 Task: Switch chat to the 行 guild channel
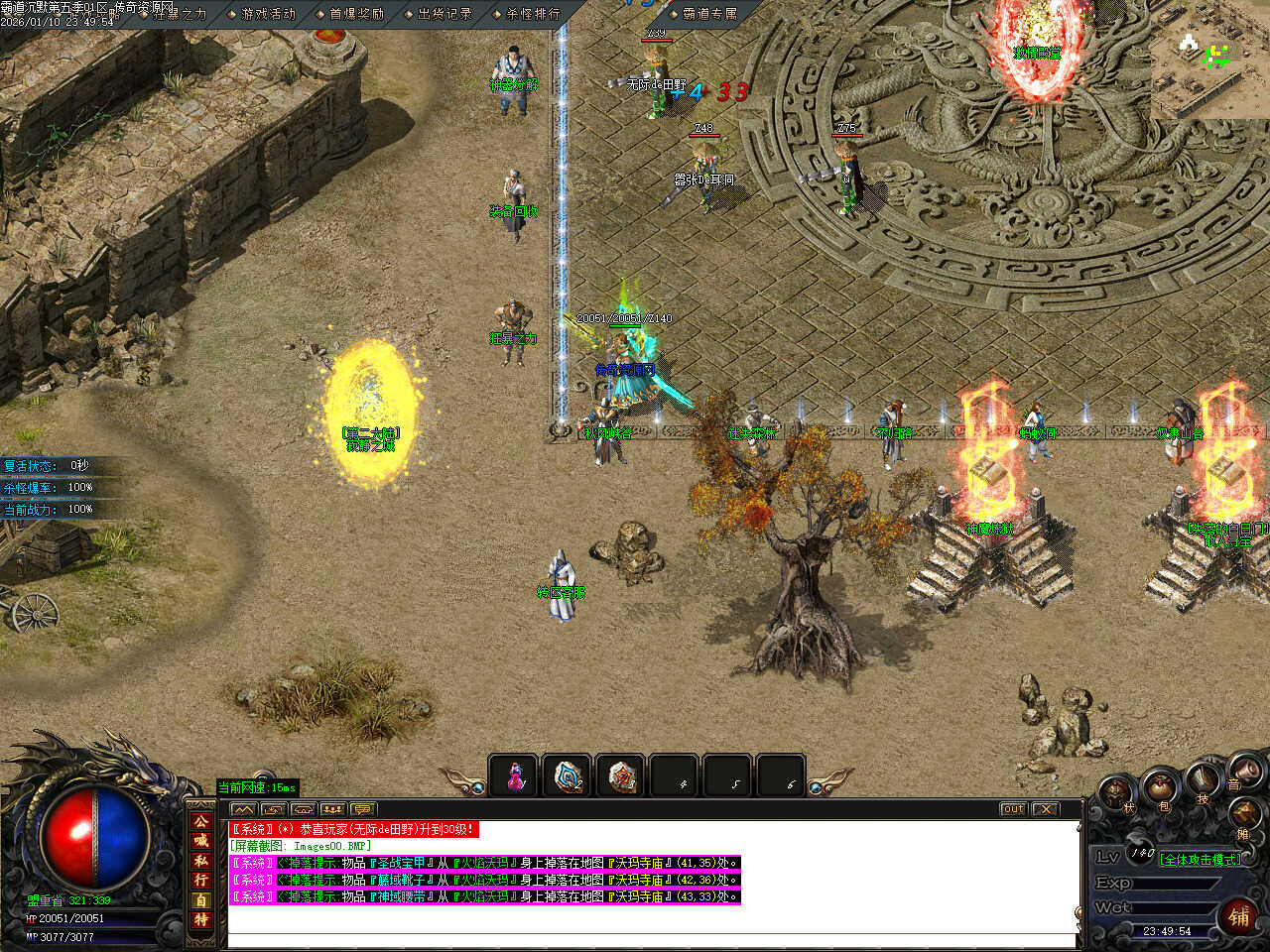click(201, 880)
